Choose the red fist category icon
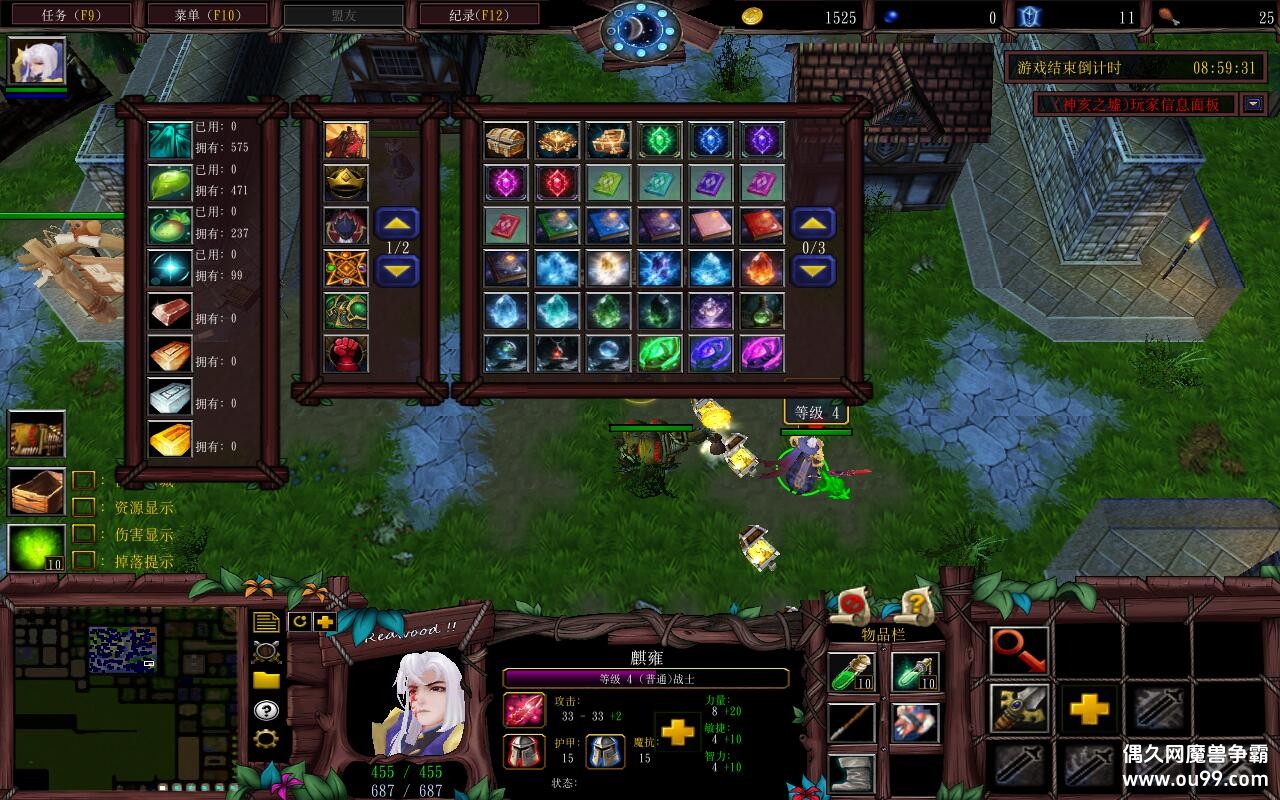 [x=346, y=353]
